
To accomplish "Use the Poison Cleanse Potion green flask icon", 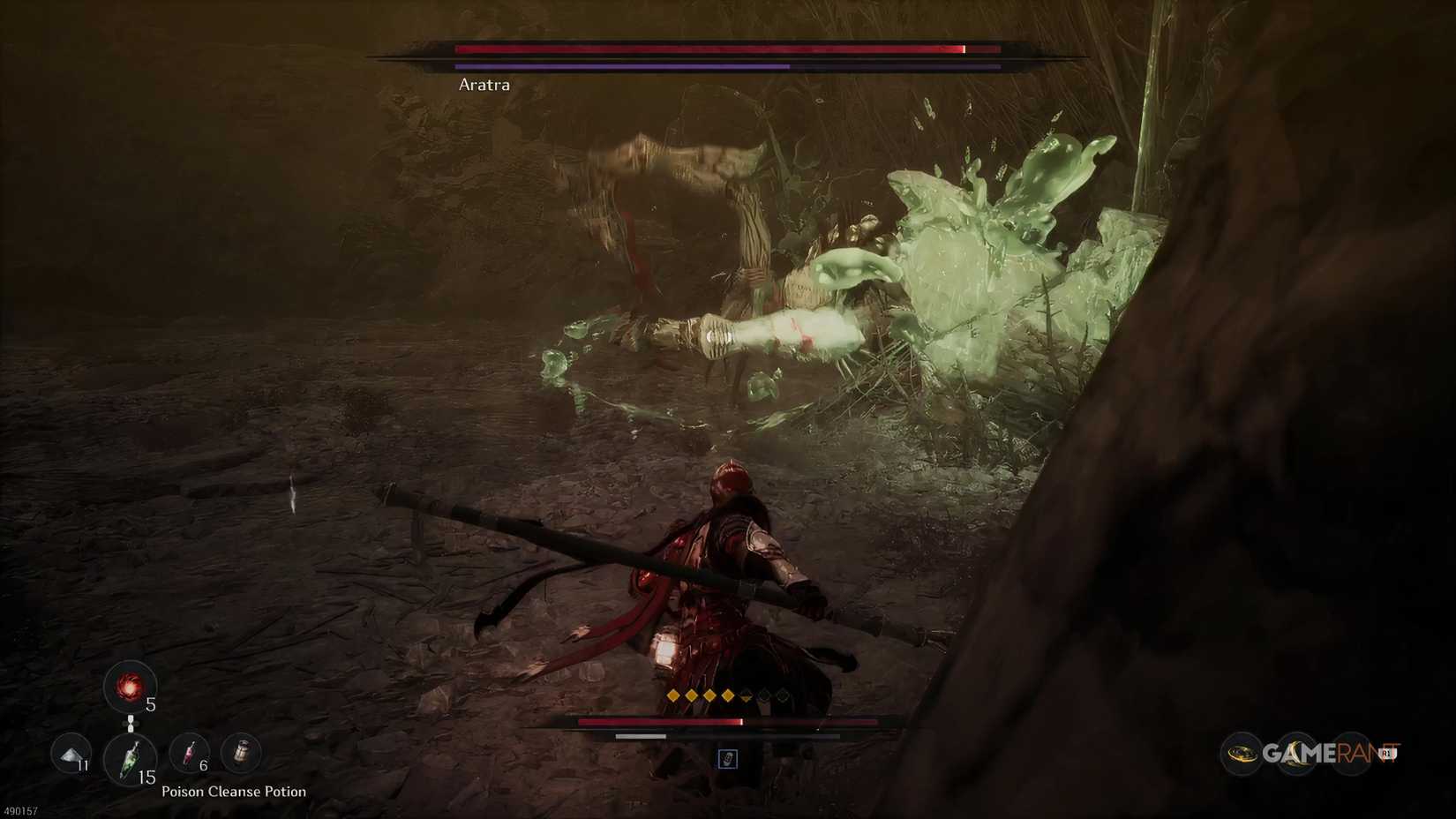I will tap(132, 759).
